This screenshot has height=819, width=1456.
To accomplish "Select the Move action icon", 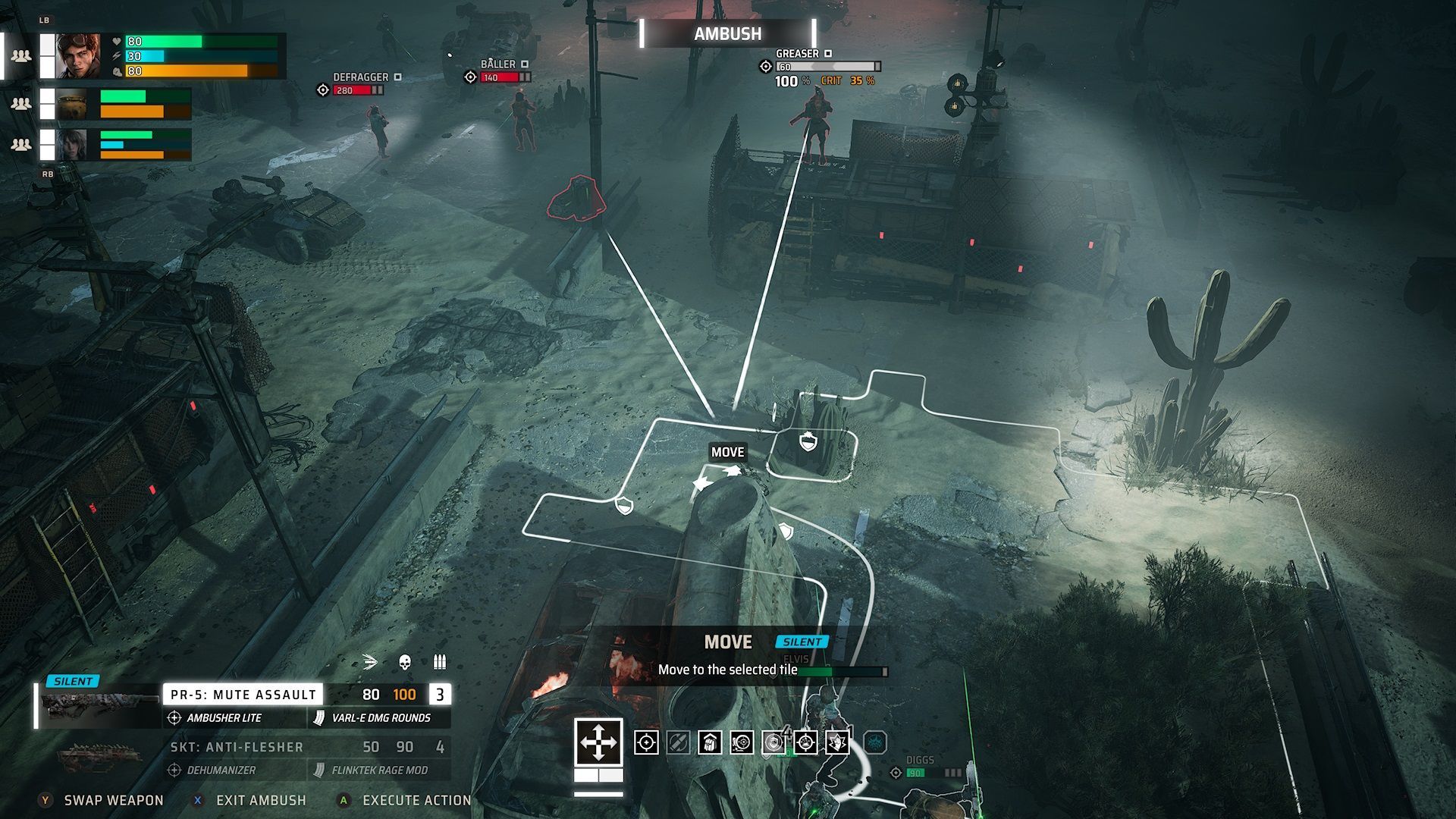I will pos(598,742).
